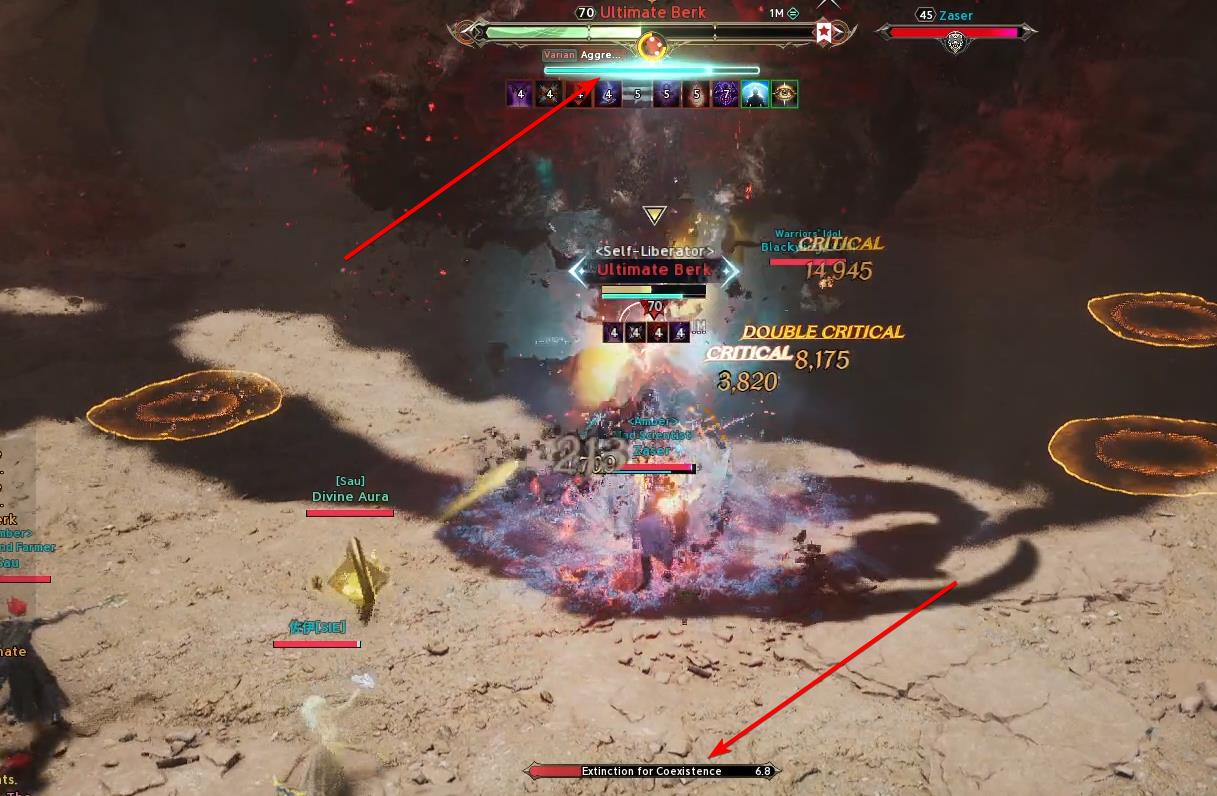Click the red star banner on boss frame

[x=823, y=32]
